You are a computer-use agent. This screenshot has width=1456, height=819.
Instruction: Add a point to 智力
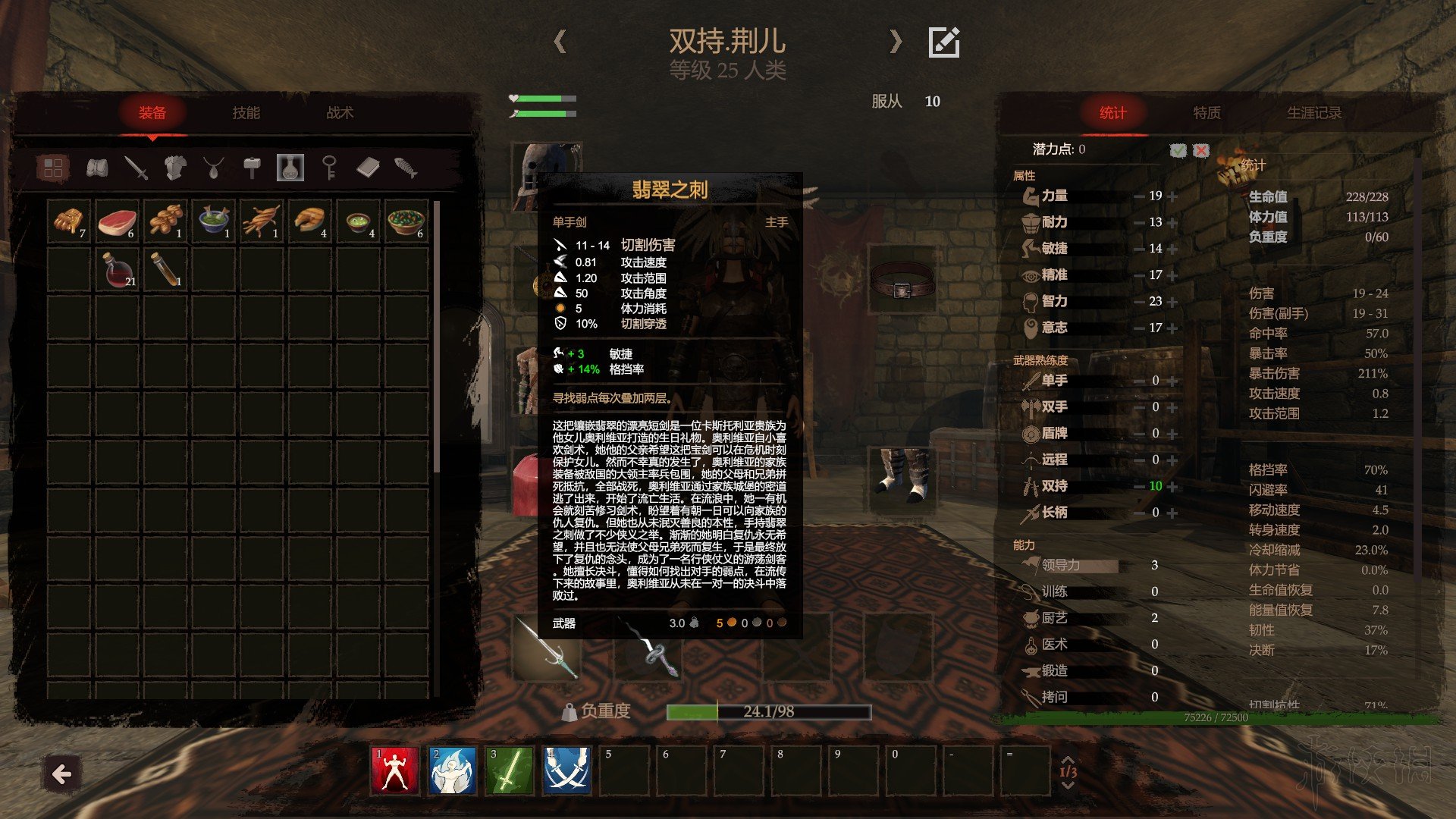(x=1173, y=302)
